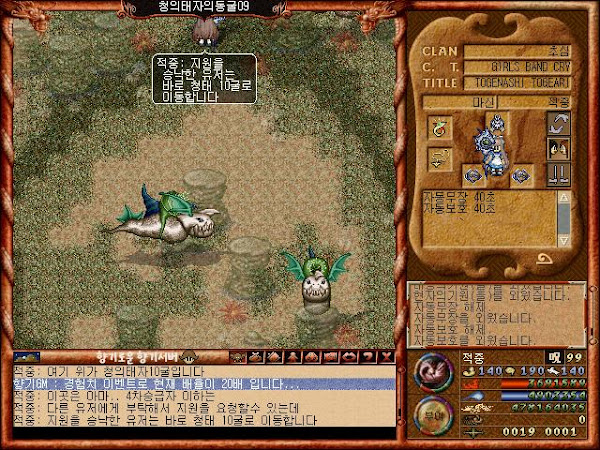Open help with the question mark icon
Viewport: 600px width, 450px height.
coord(370,357)
